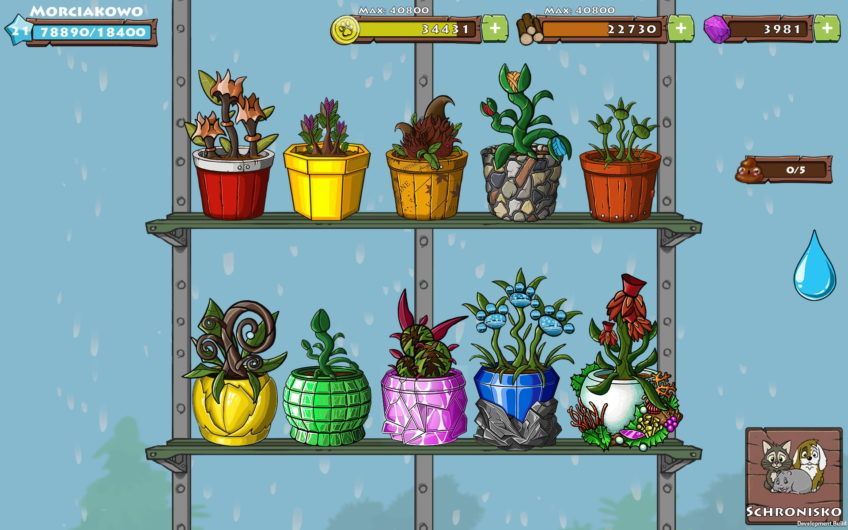848x530 pixels.
Task: Buy purple gems using the plus button
Action: tap(826, 28)
